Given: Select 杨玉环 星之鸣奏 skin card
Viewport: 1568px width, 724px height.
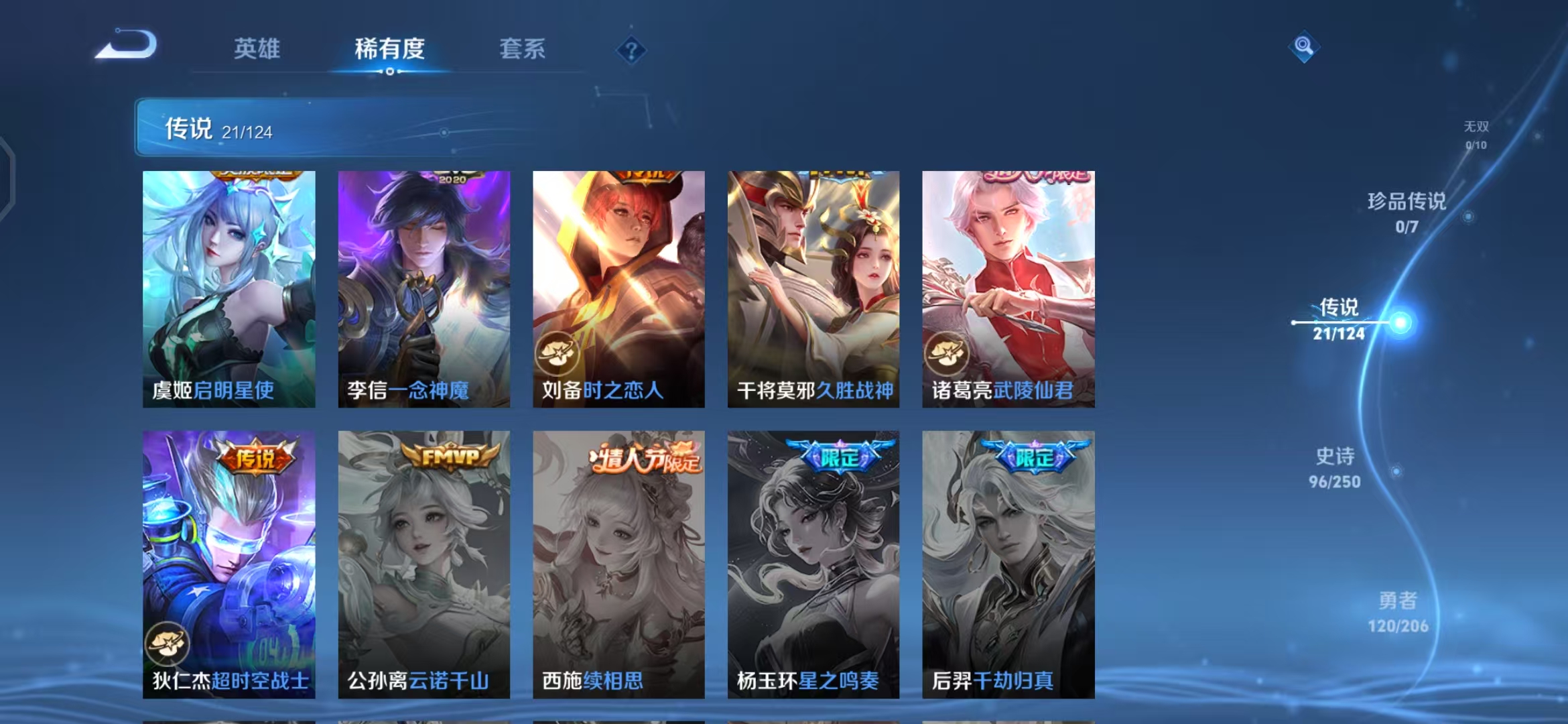Looking at the screenshot, I should (x=813, y=564).
